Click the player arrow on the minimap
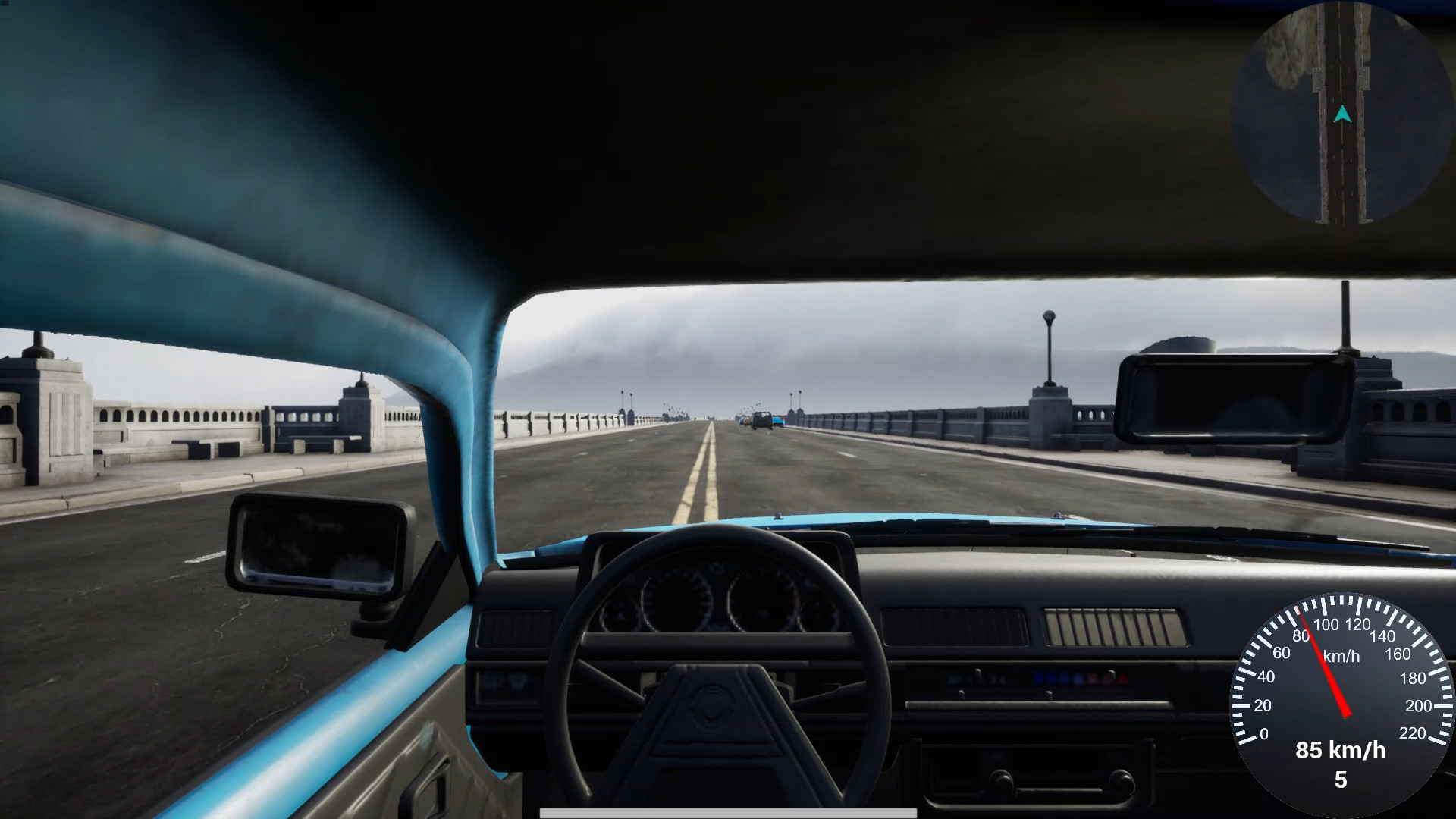Image resolution: width=1456 pixels, height=819 pixels. [x=1343, y=115]
